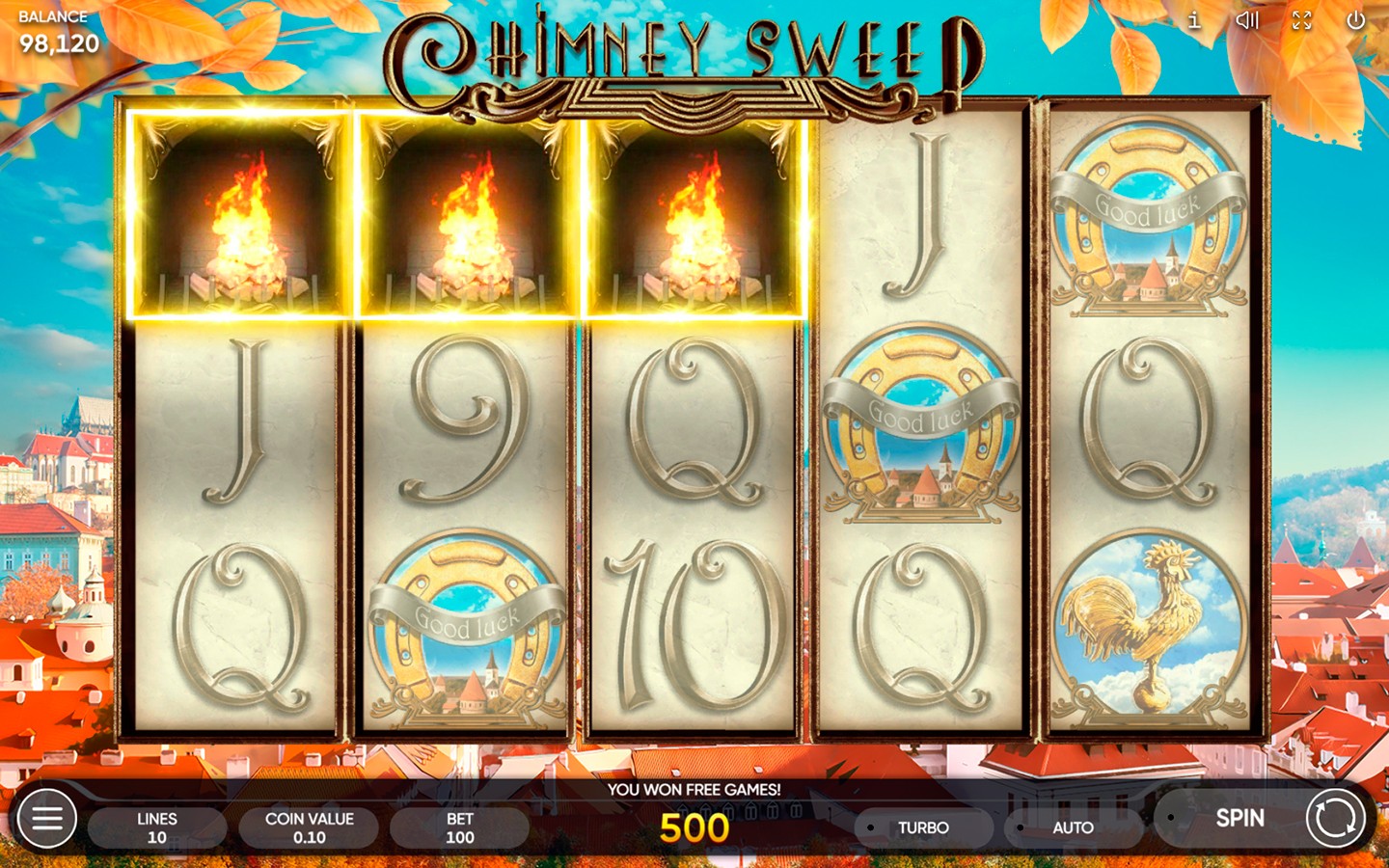Toggle the indicator dot next to SPIN
Image resolution: width=1389 pixels, height=868 pixels.
1172,817
